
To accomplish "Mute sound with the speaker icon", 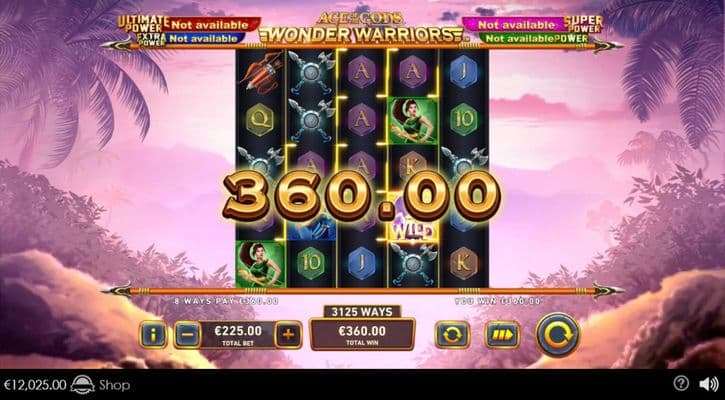I will click(708, 384).
